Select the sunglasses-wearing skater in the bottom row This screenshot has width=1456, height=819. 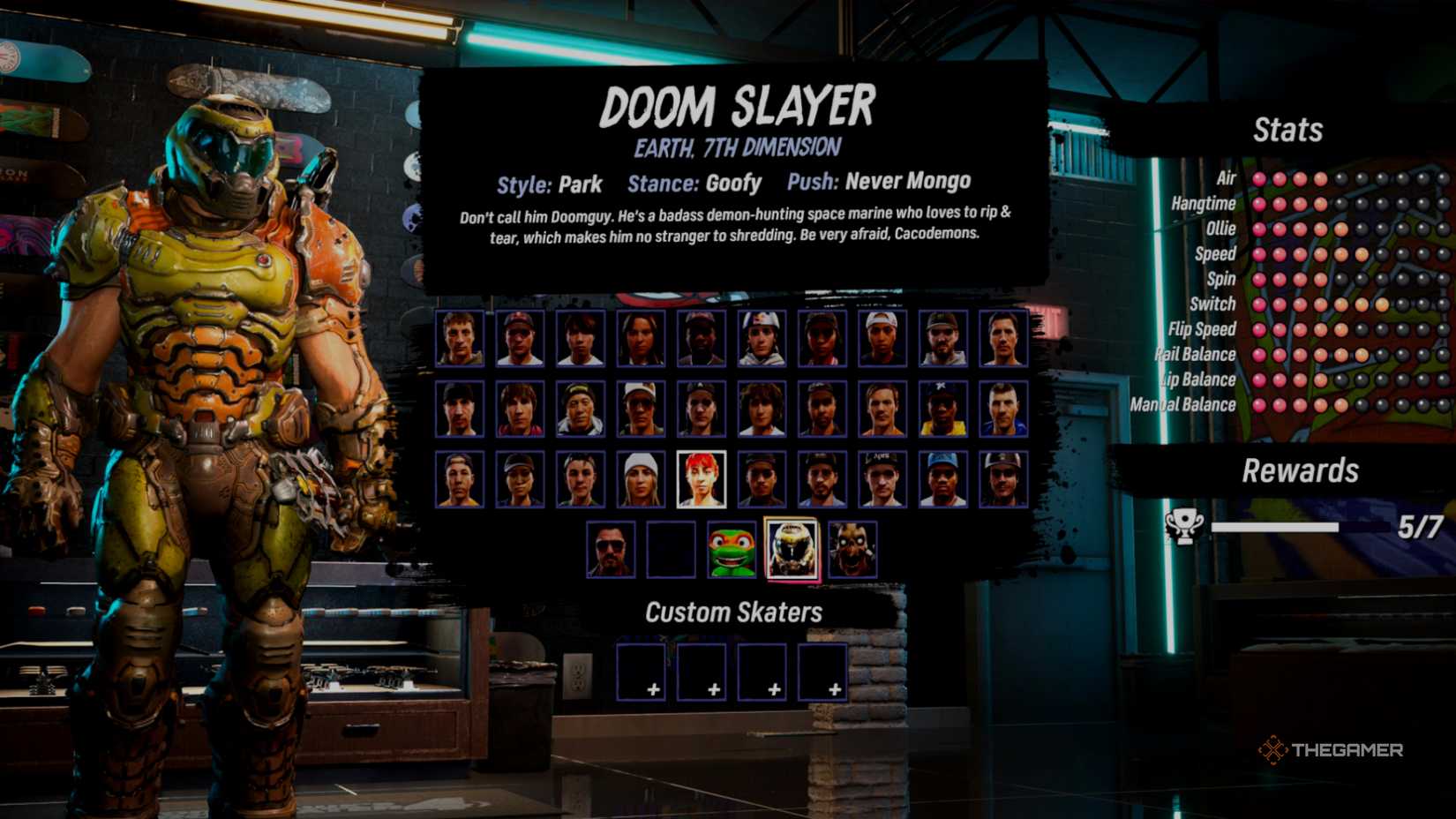[x=611, y=547]
